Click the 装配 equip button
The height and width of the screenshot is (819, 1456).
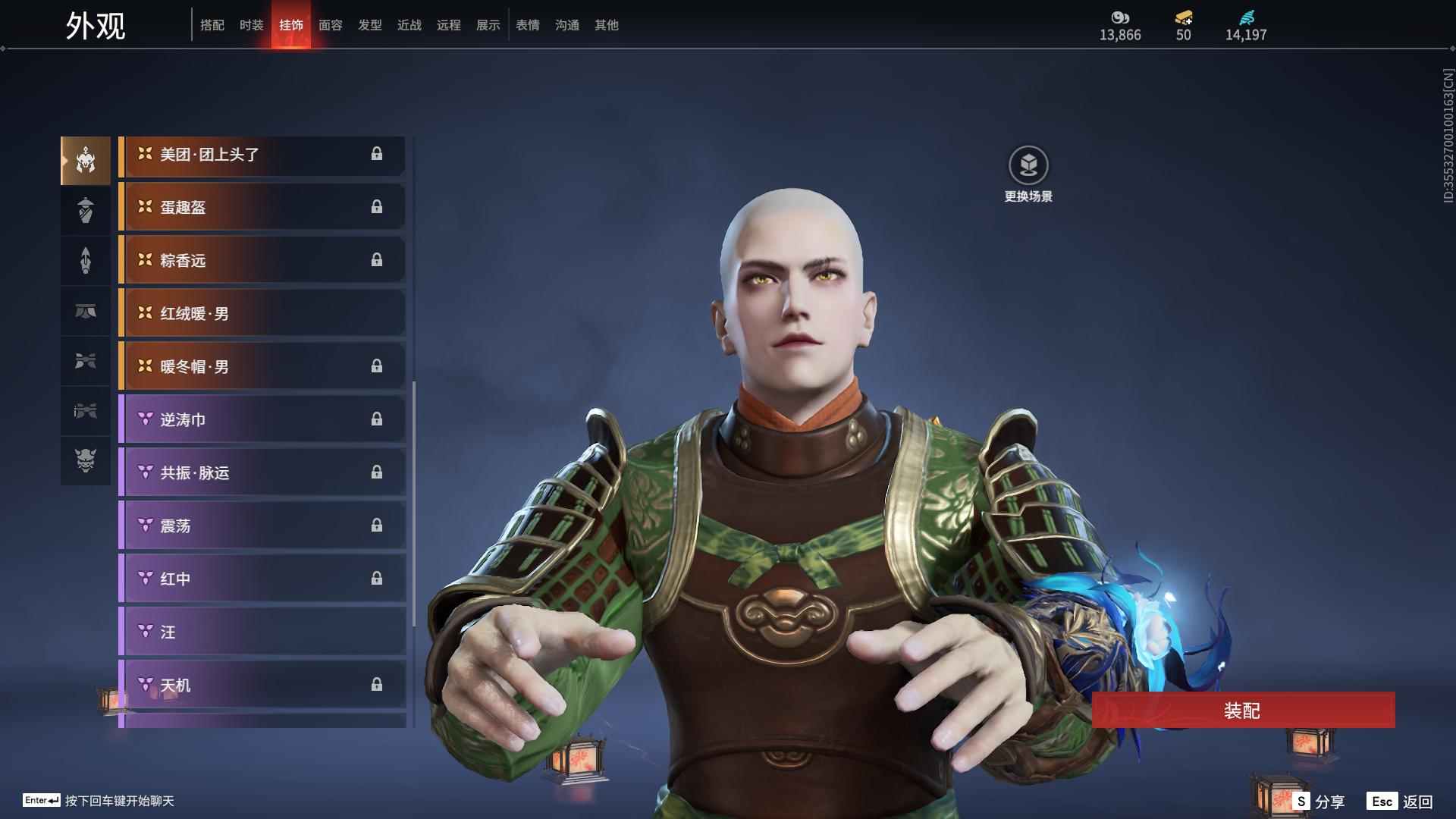1243,711
